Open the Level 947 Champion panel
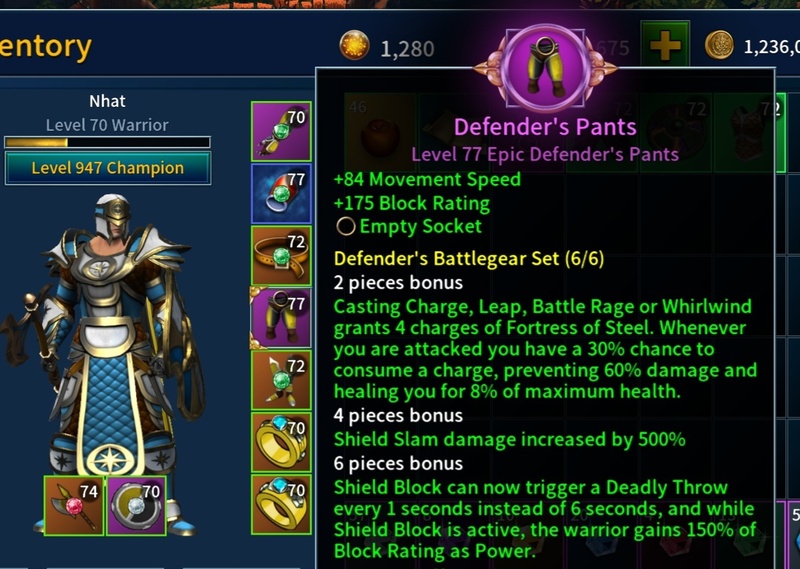The width and height of the screenshot is (800, 569). pos(108,168)
